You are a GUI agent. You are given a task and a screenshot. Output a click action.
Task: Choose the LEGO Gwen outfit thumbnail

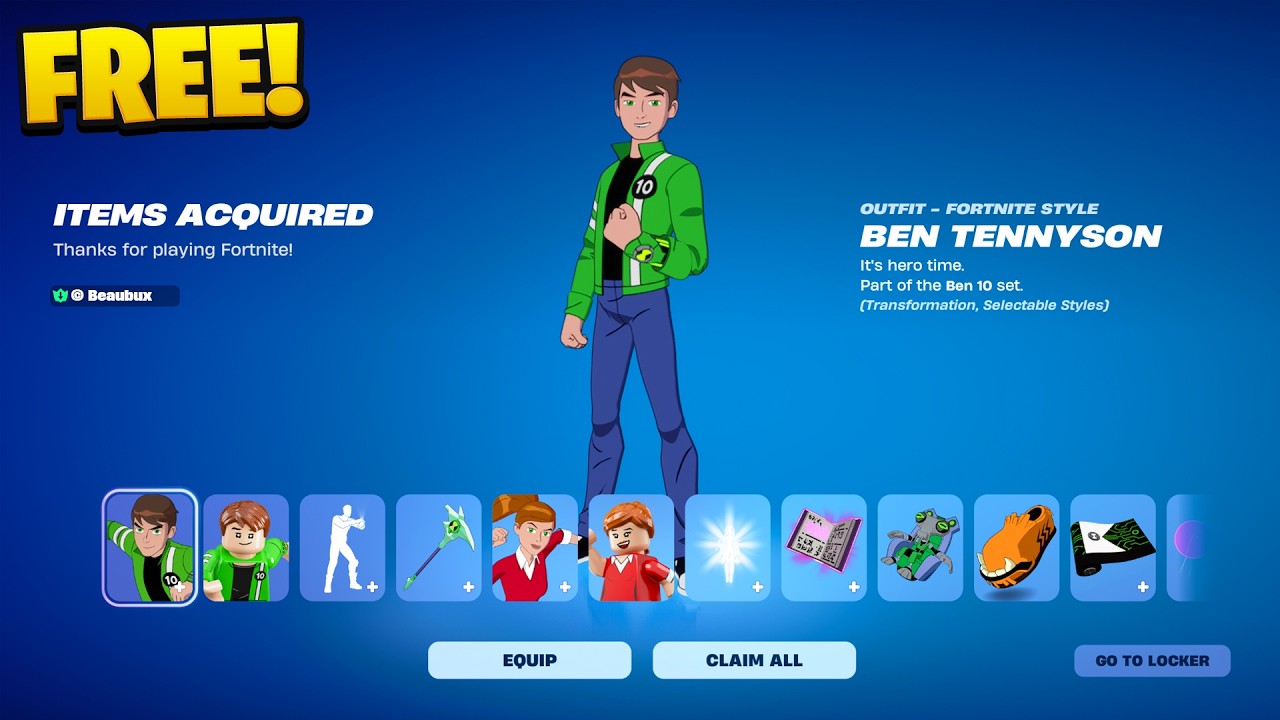click(x=631, y=548)
